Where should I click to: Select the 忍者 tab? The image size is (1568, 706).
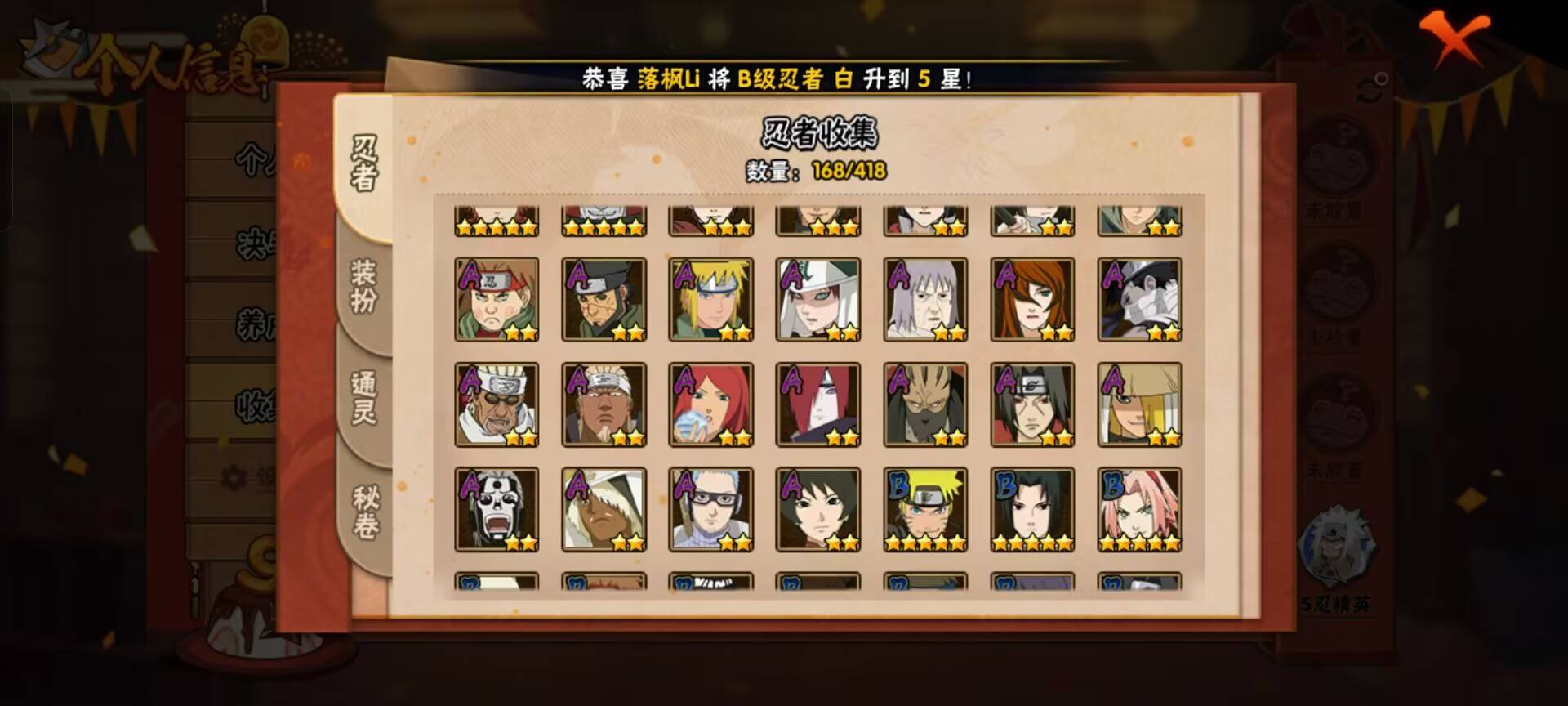(x=366, y=163)
